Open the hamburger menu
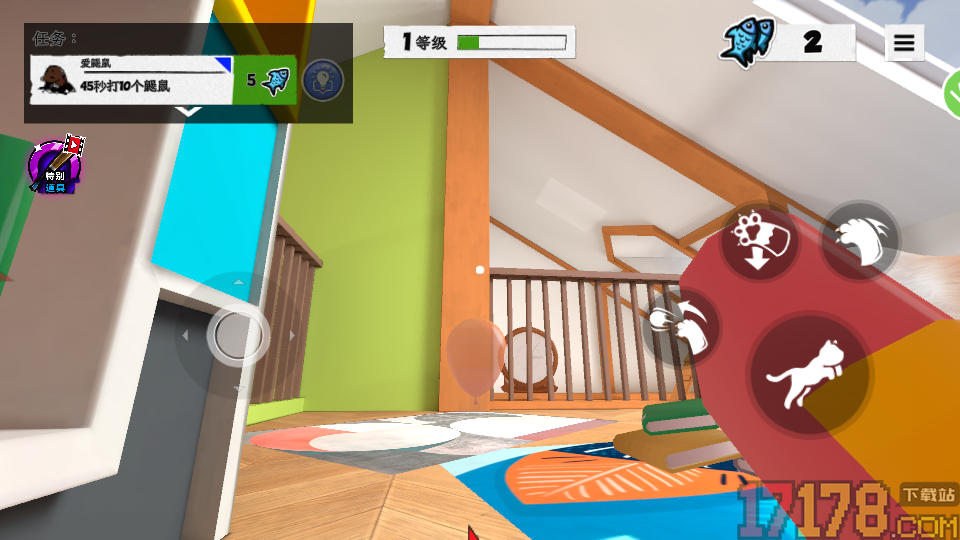The image size is (960, 540). tap(904, 43)
